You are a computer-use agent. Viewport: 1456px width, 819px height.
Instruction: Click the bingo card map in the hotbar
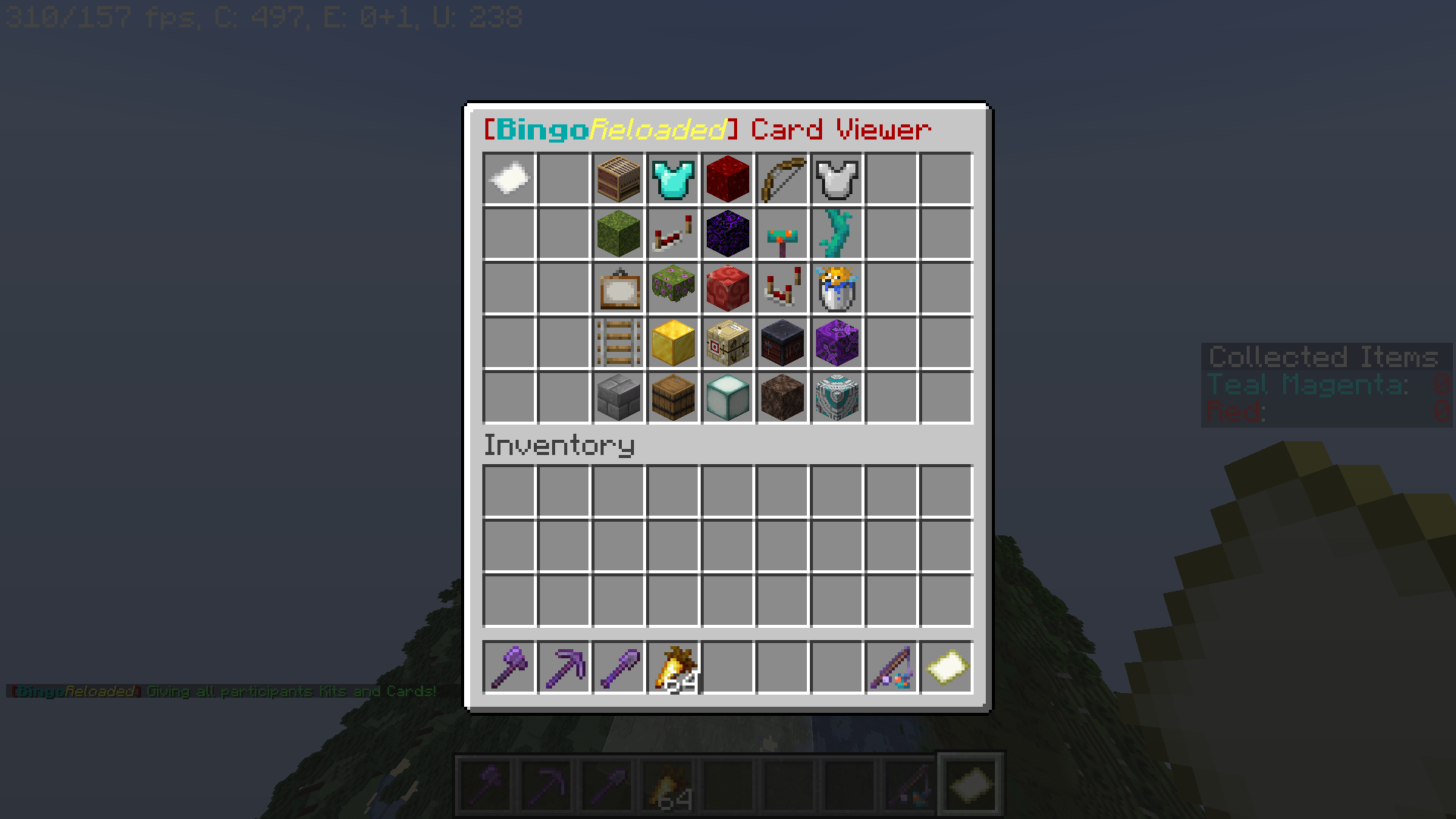(946, 665)
